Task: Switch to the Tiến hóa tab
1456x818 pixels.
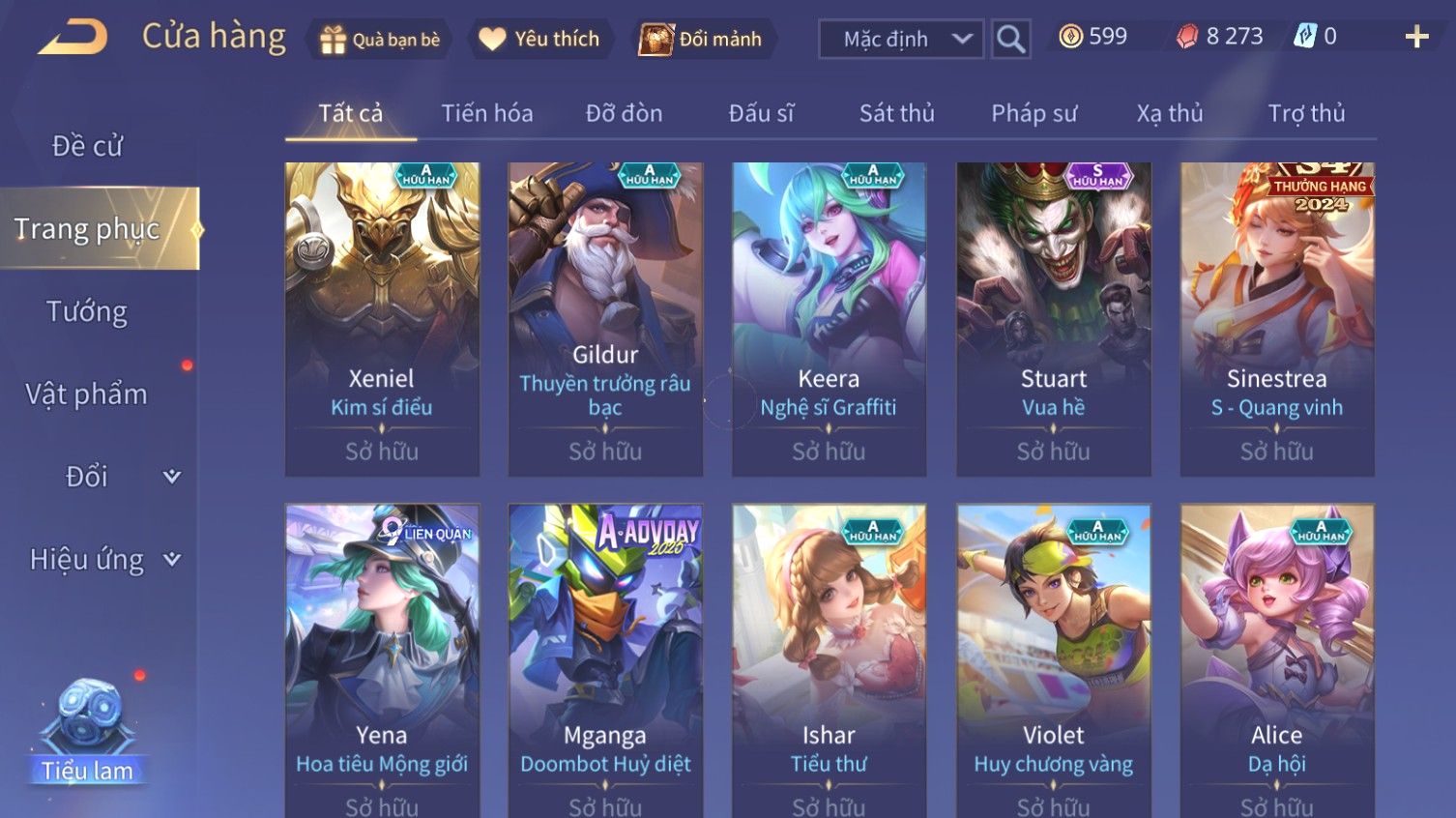Action: coord(487,114)
